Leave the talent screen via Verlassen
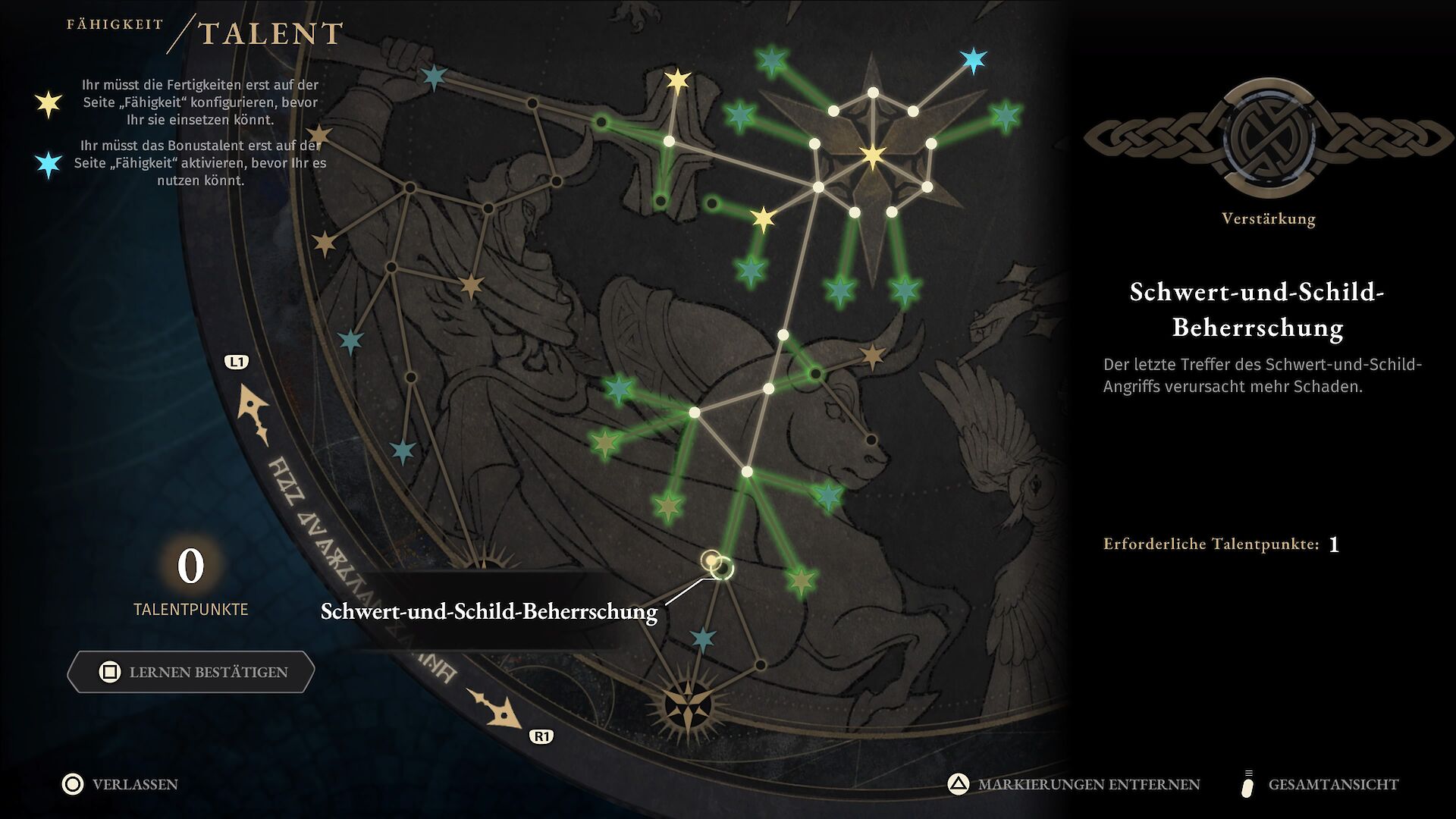1456x819 pixels. (121, 784)
